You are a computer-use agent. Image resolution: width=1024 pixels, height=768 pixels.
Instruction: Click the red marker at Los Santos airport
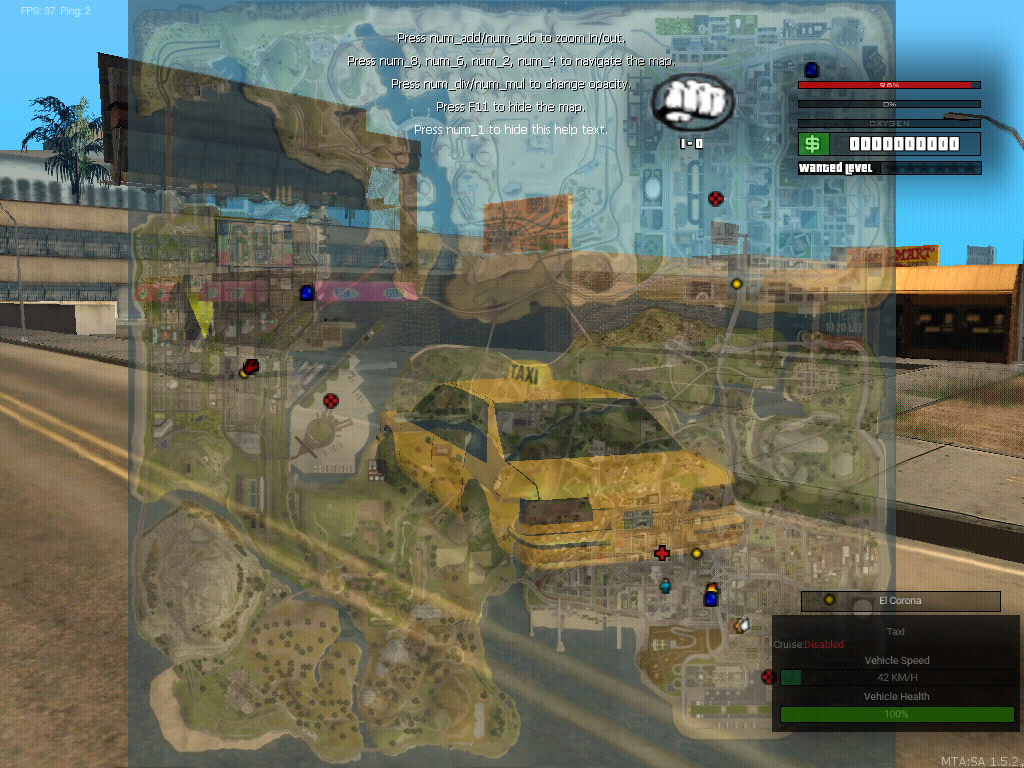pyautogui.click(x=767, y=677)
